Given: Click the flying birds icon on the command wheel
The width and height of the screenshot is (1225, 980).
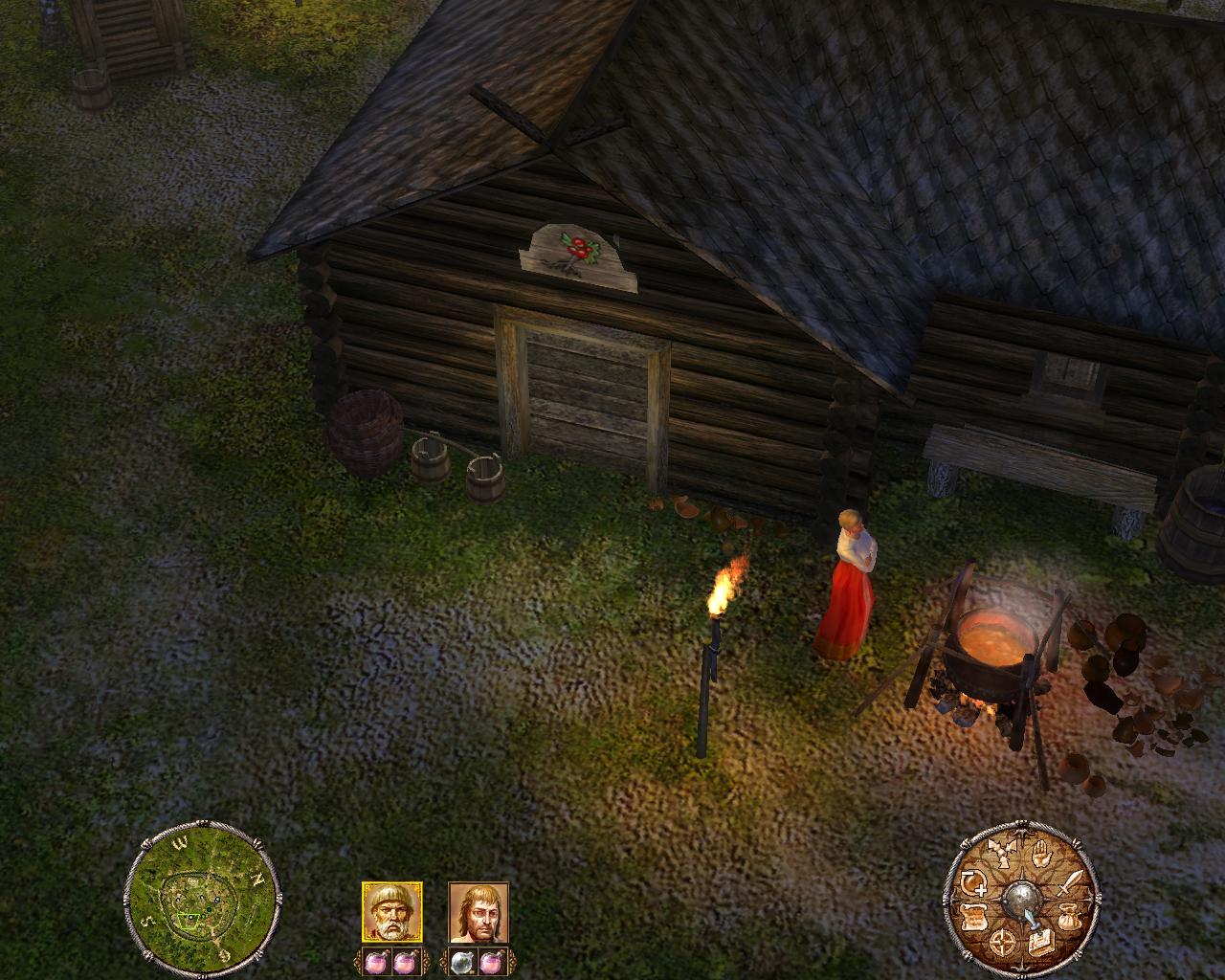Looking at the screenshot, I should pos(1001,852).
